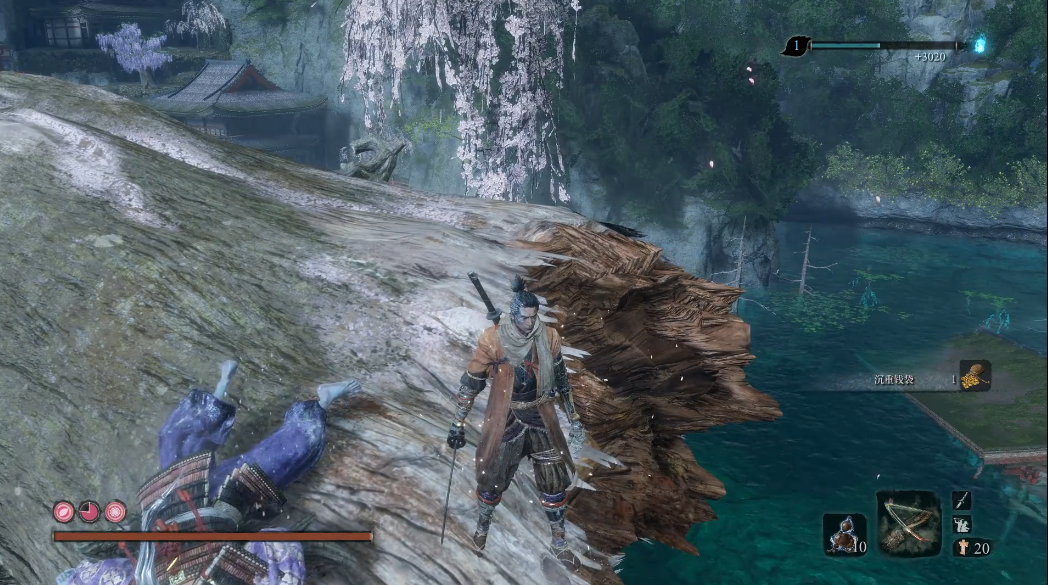This screenshot has width=1048, height=585.
Task: Click the spirit emblem figure icon
Action: 962,547
